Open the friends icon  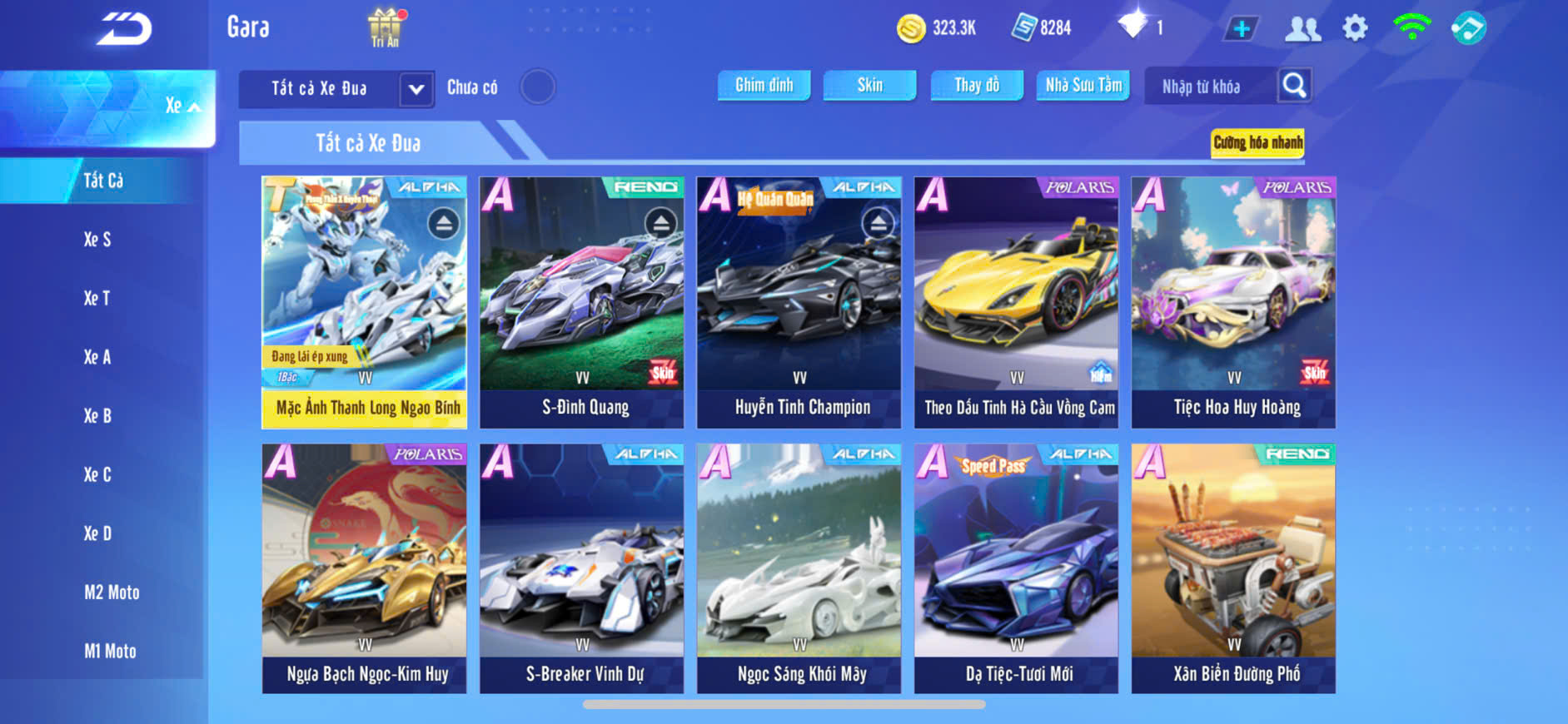coord(1302,28)
